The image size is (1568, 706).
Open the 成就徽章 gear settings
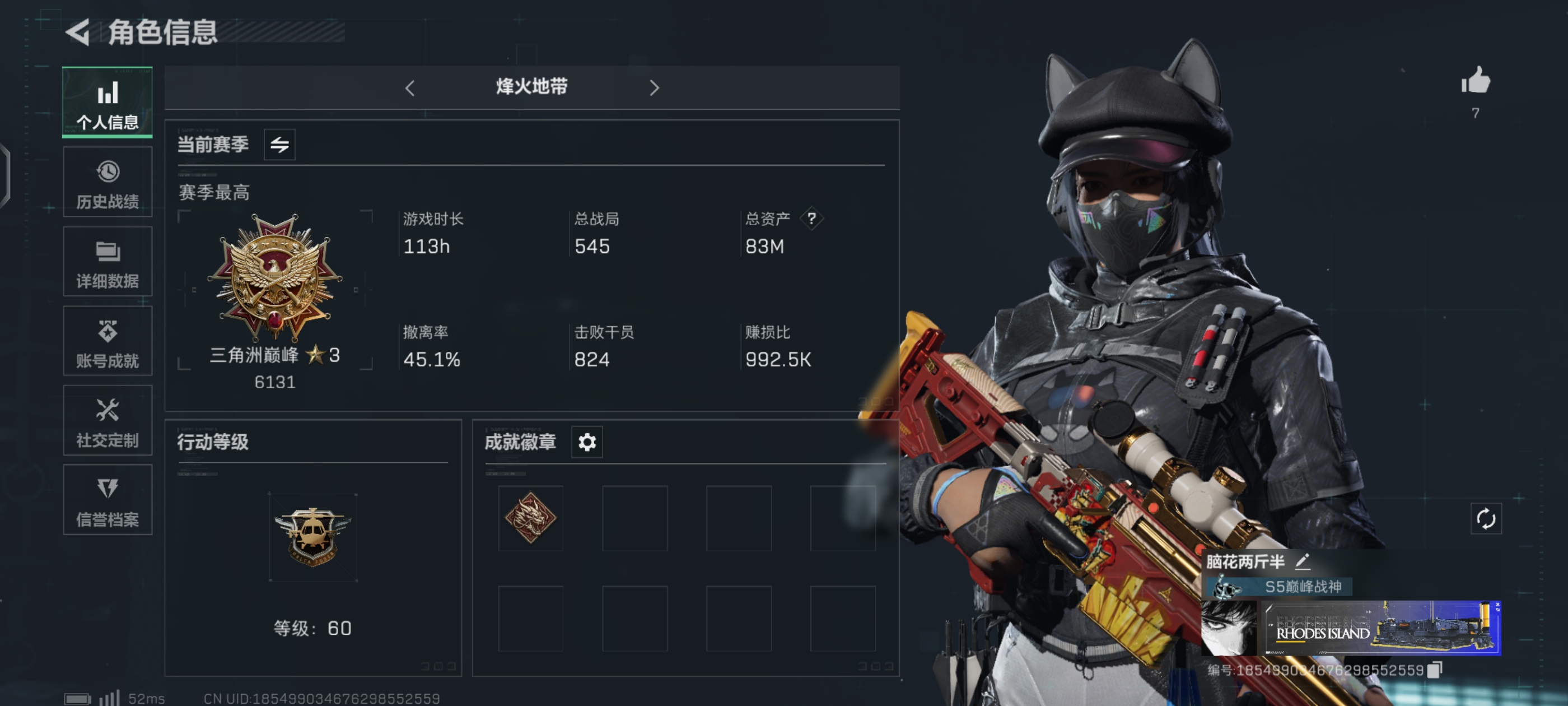point(586,442)
